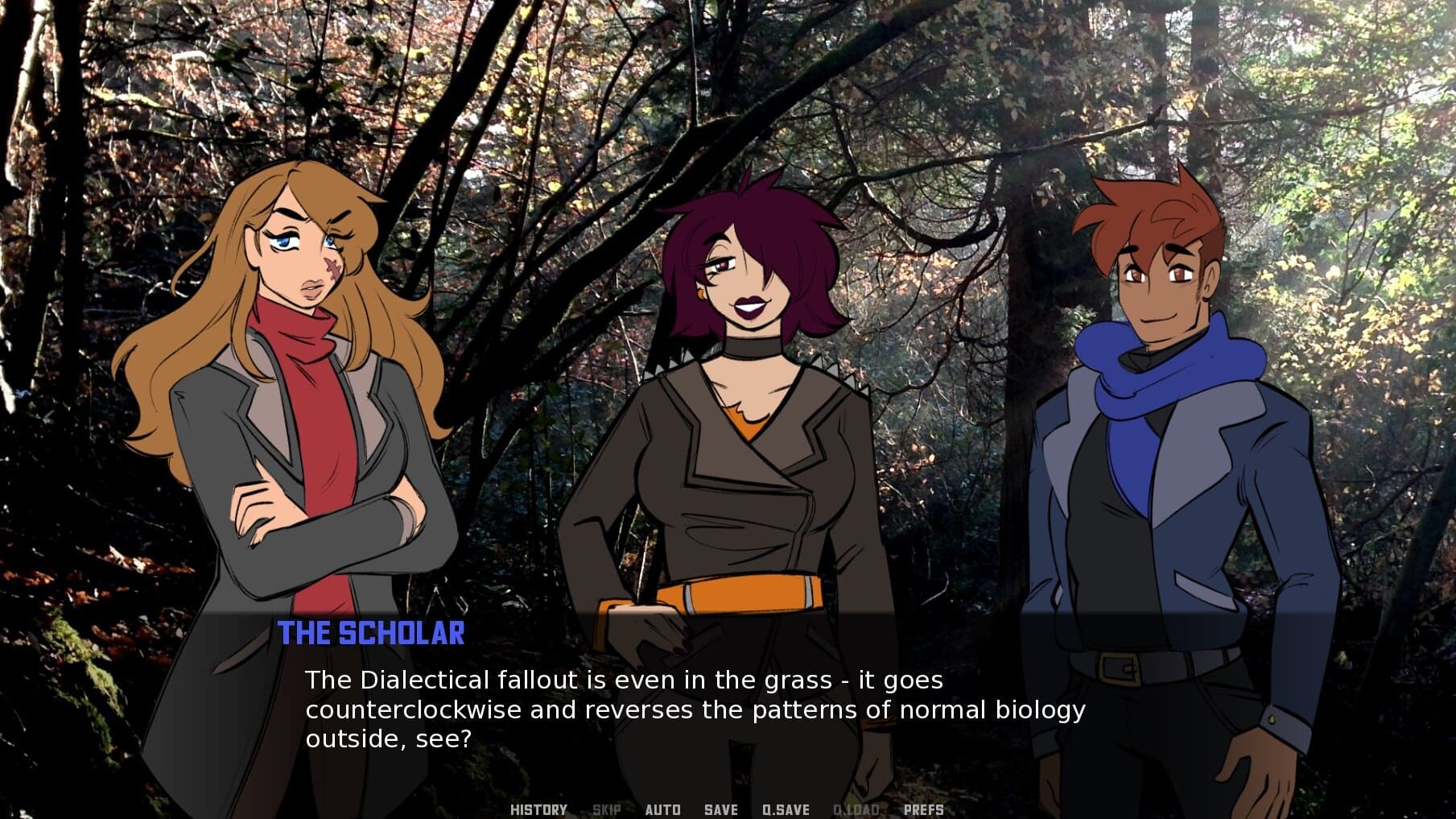Select PREFS from the bottom menu bar

pos(924,810)
